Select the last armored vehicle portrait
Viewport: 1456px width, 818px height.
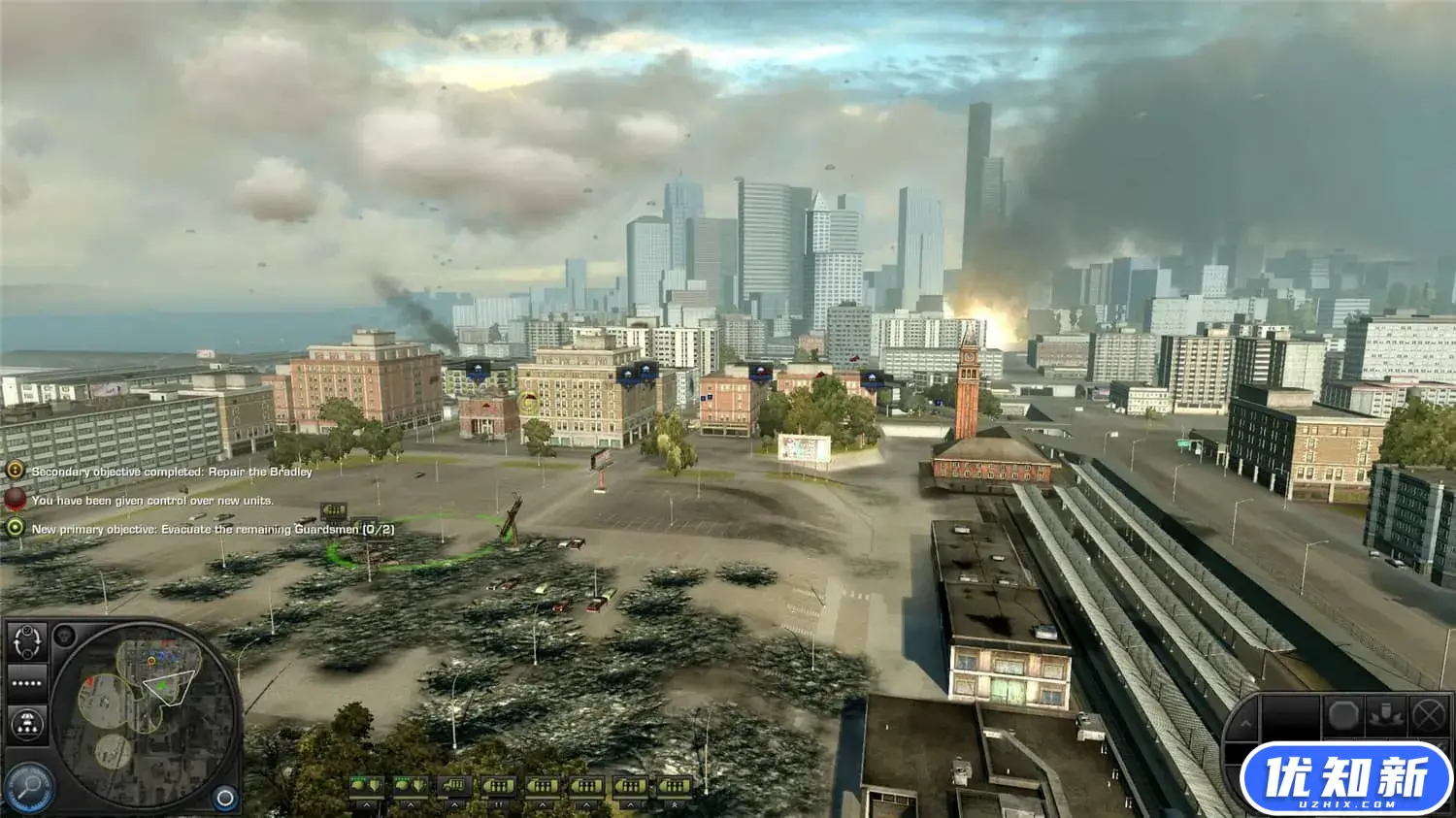point(675,785)
